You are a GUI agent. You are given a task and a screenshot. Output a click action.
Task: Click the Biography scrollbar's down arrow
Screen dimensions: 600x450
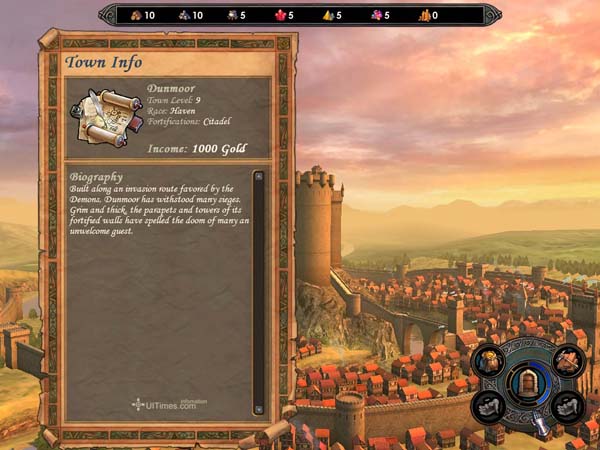258,408
